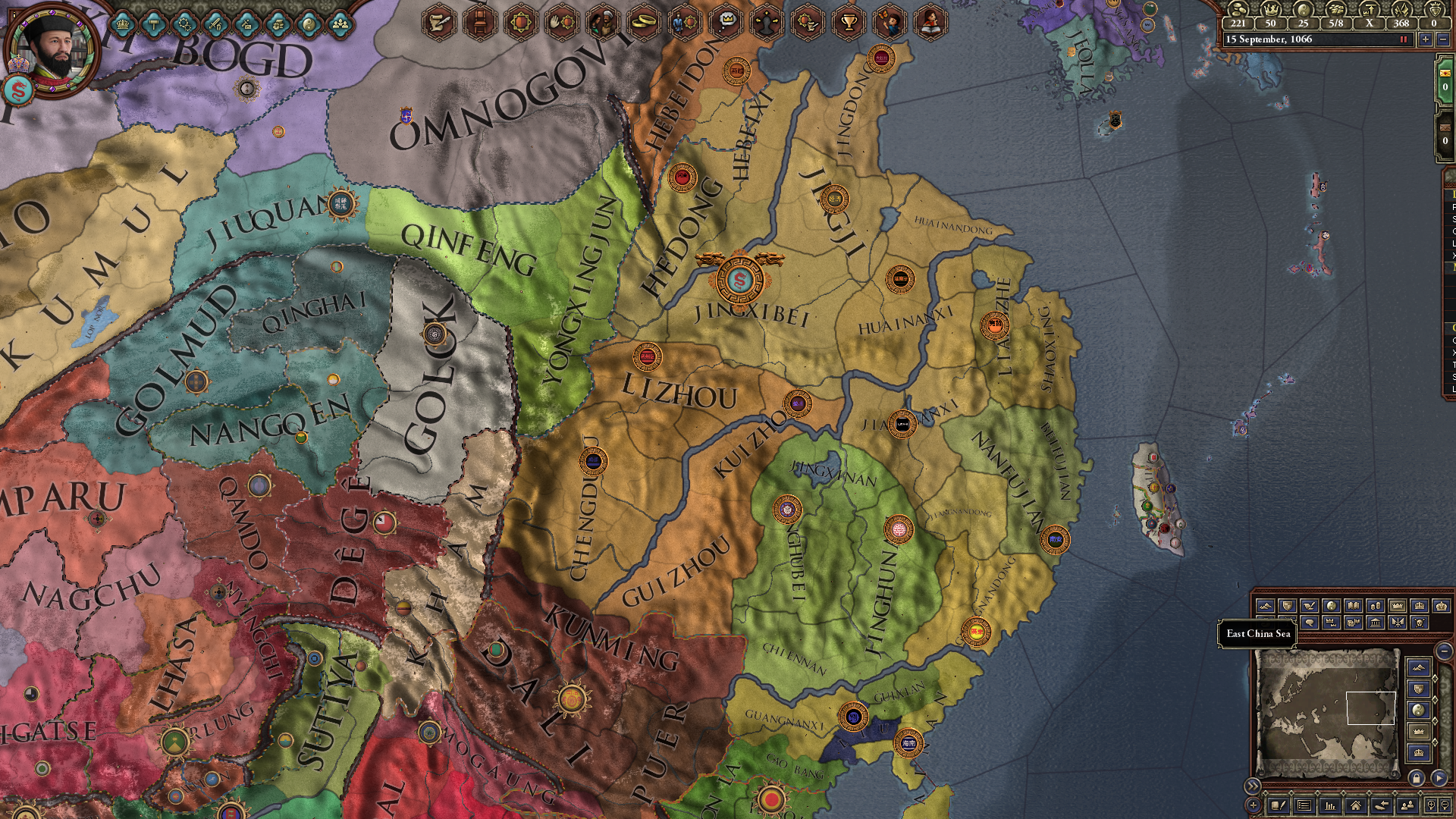Pause the game with the pause button
The height and width of the screenshot is (819, 1456).
pyautogui.click(x=1404, y=39)
